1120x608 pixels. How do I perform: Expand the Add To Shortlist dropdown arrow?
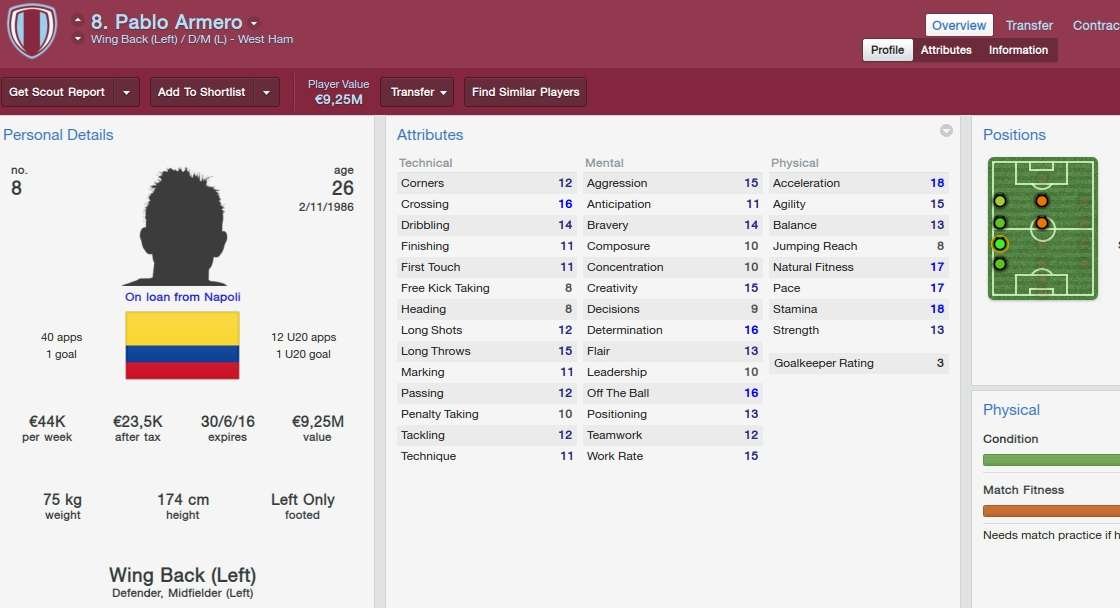pos(266,92)
